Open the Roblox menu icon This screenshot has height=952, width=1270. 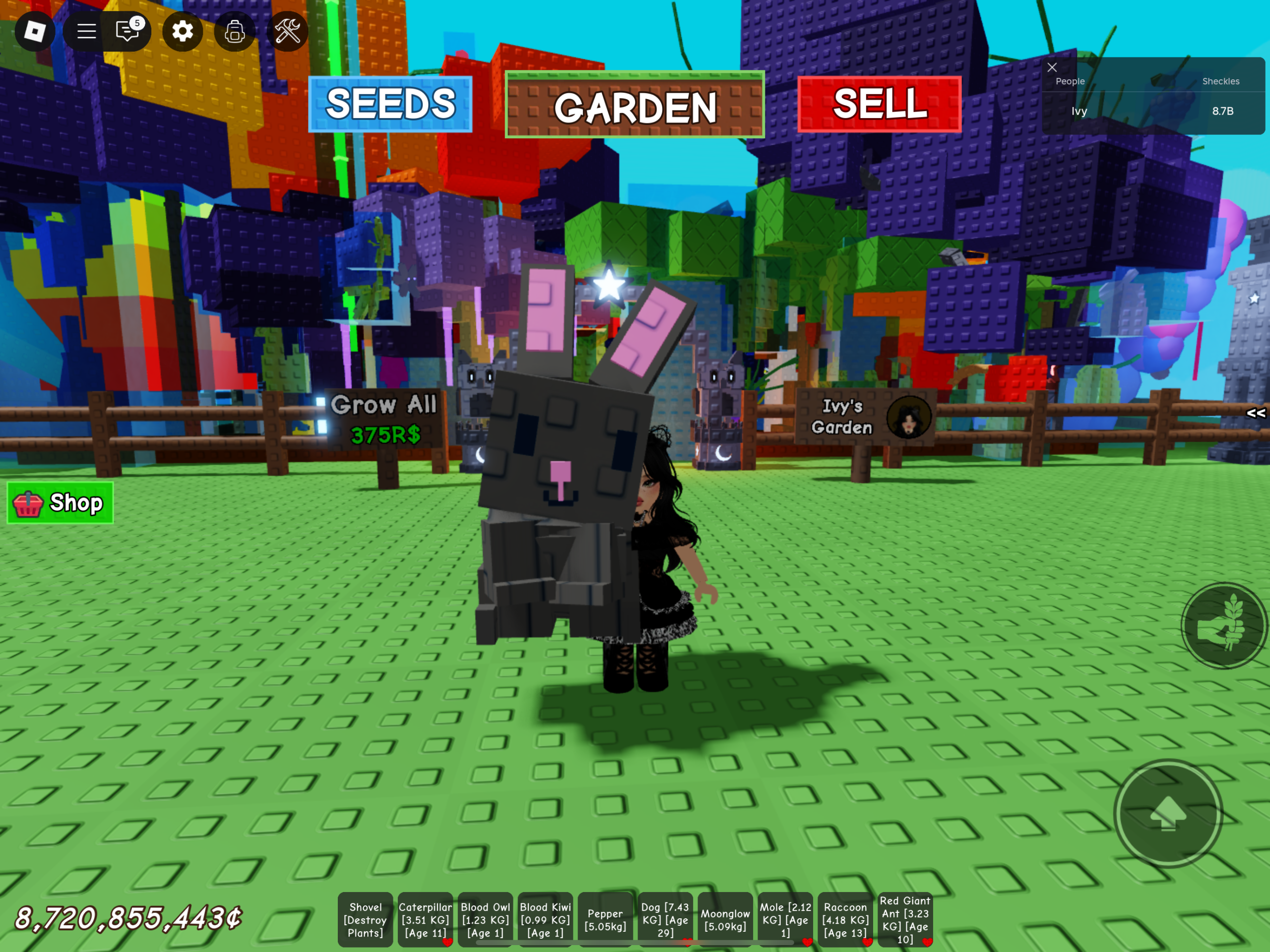tap(34, 32)
